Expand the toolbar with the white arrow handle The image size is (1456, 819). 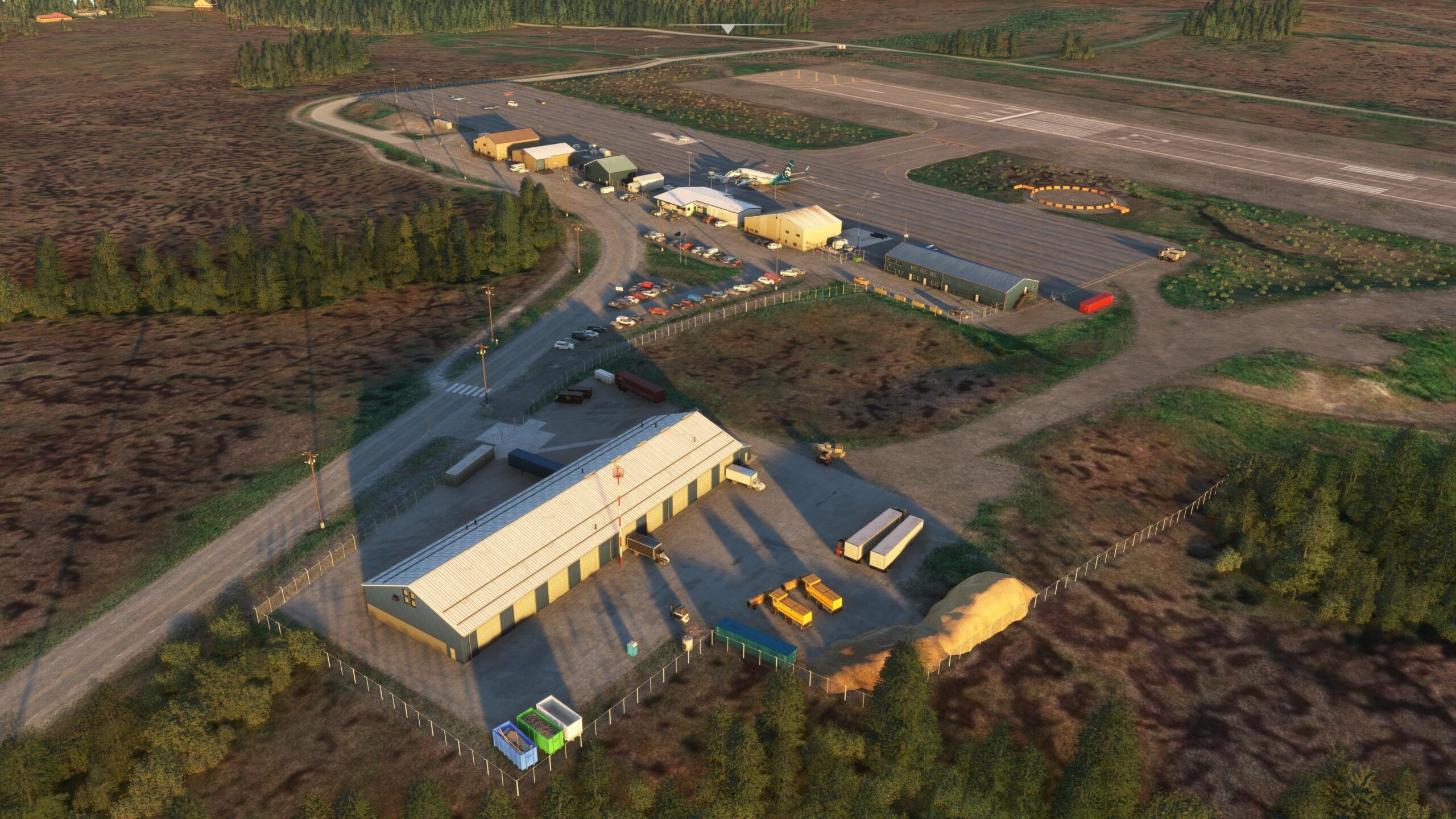pos(727,29)
